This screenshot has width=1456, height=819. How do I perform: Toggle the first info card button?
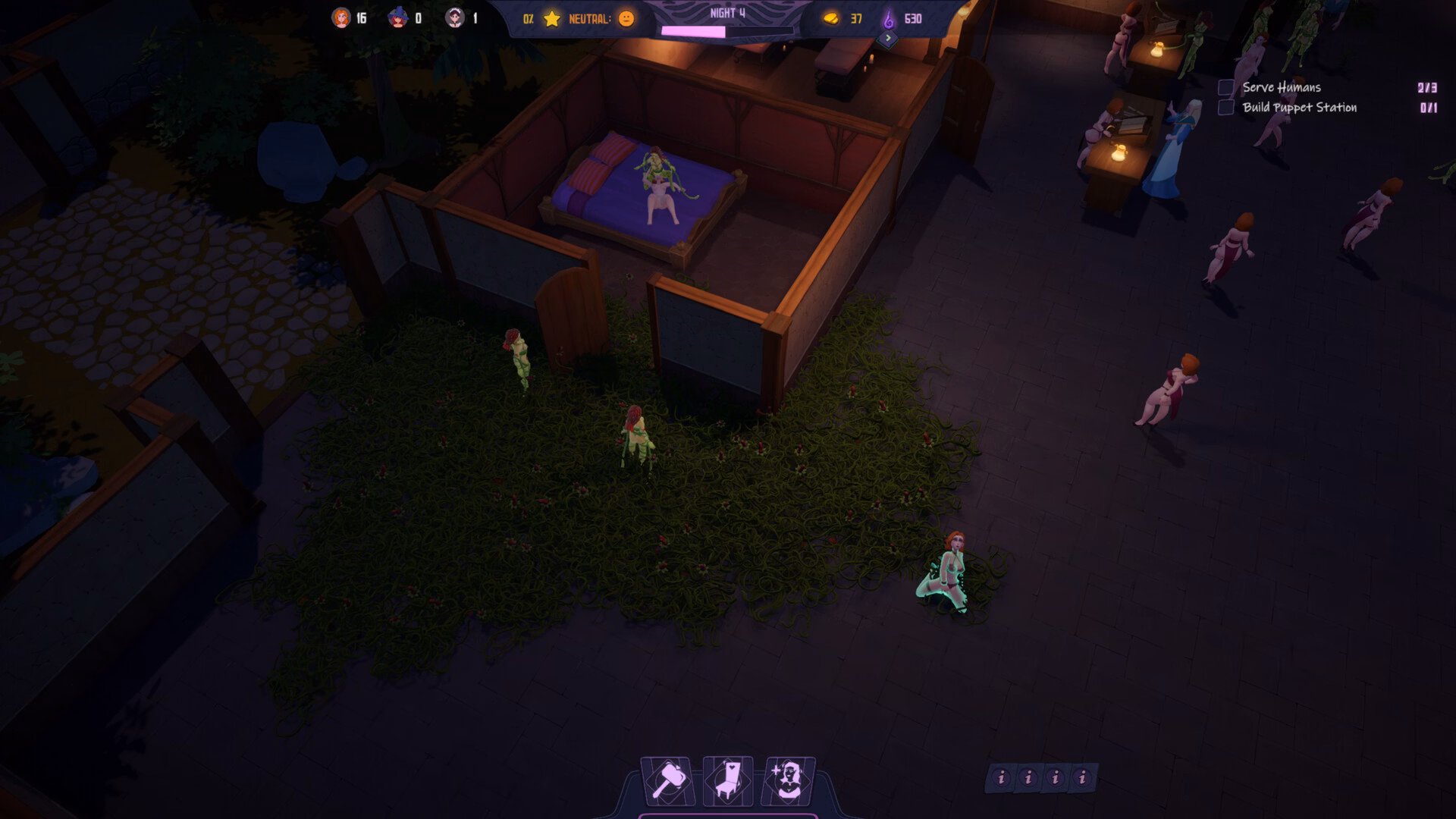tap(1001, 778)
